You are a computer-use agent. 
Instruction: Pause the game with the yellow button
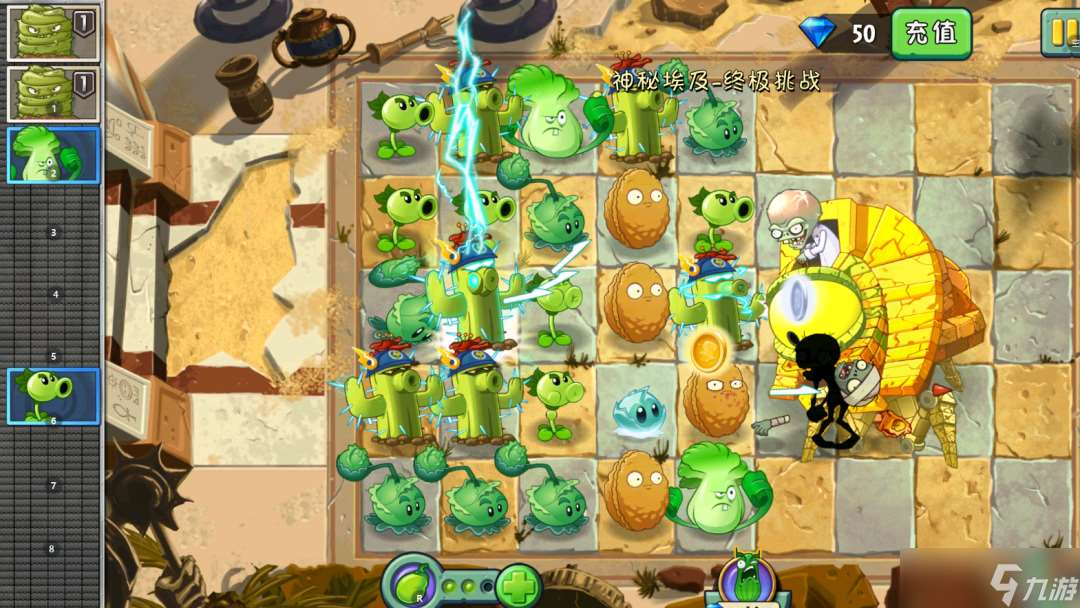point(1061,31)
